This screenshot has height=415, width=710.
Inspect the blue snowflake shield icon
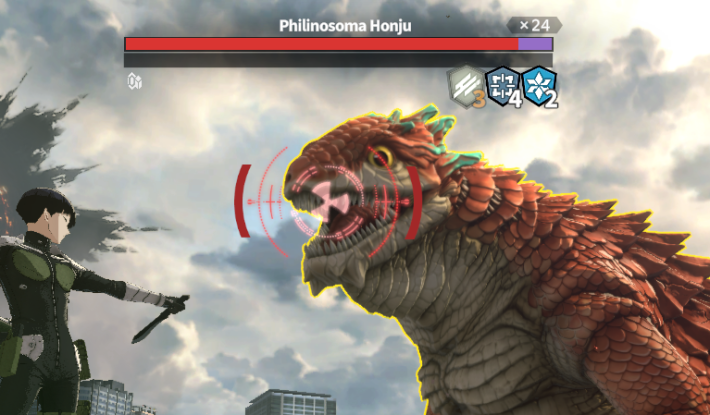[538, 84]
